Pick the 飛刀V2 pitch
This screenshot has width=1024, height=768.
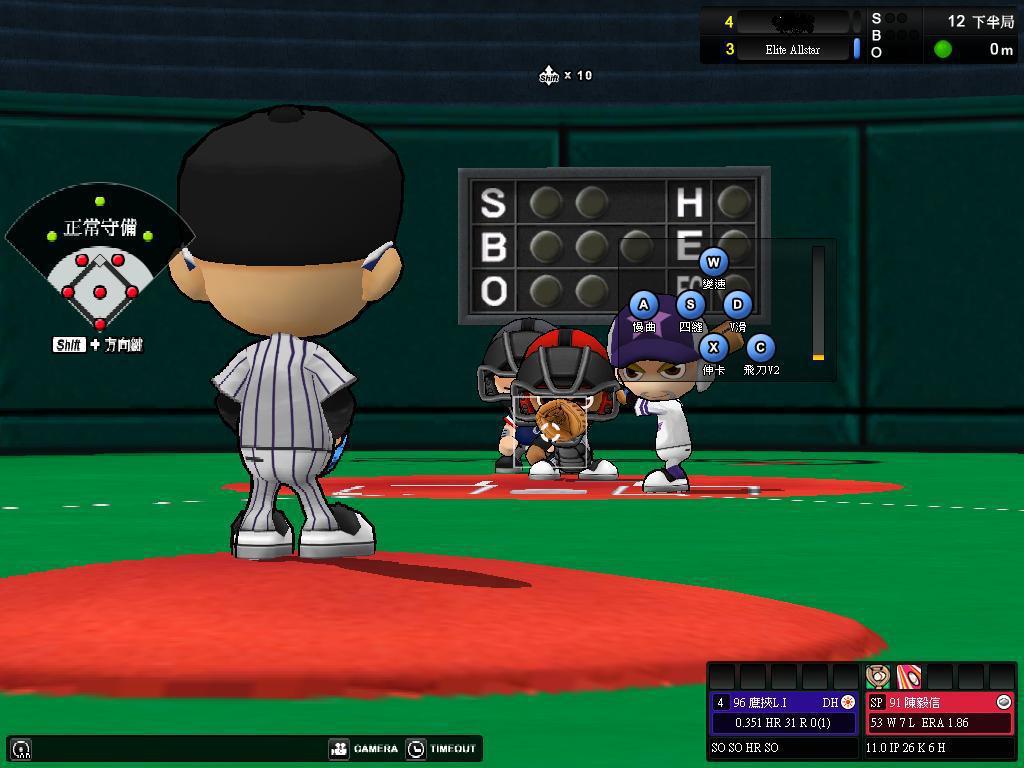760,348
